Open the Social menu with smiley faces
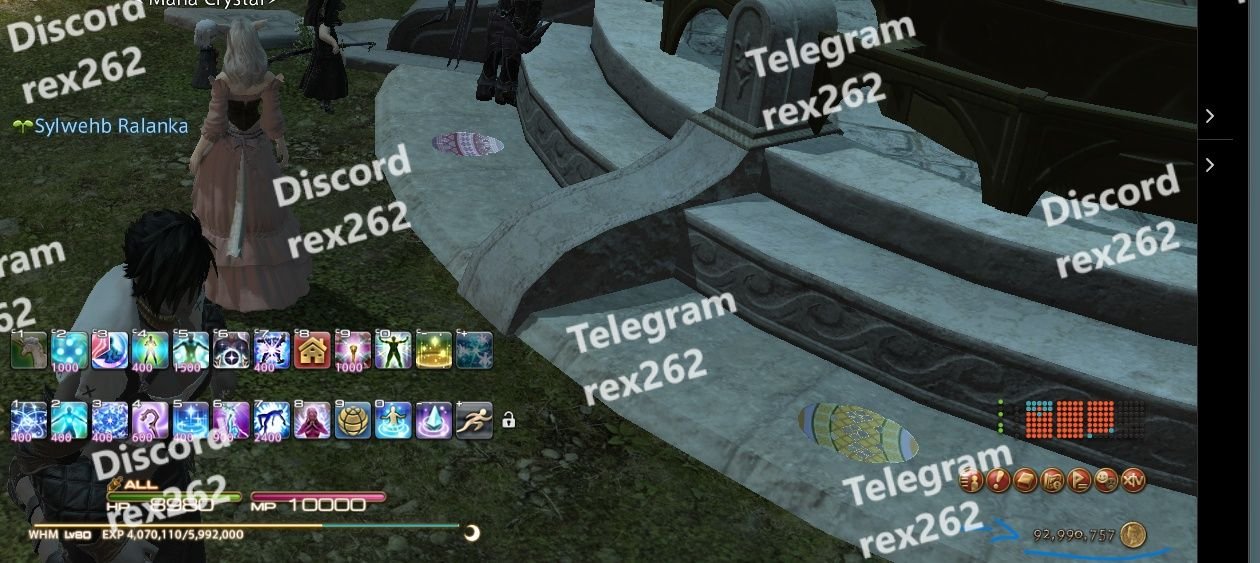This screenshot has width=1260, height=563. (x=1106, y=481)
